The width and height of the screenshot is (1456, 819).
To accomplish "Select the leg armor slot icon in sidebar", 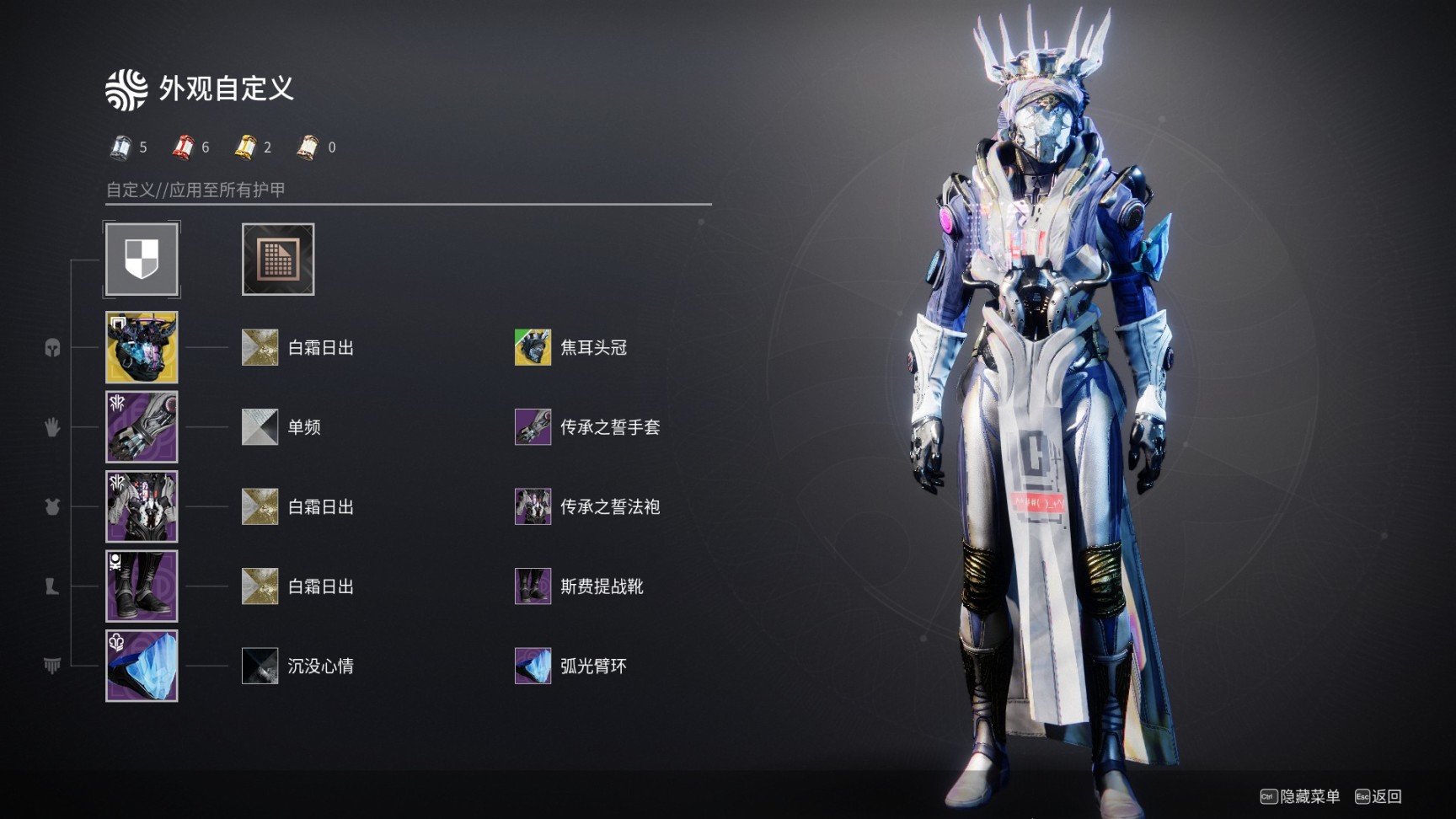I will pyautogui.click(x=52, y=587).
